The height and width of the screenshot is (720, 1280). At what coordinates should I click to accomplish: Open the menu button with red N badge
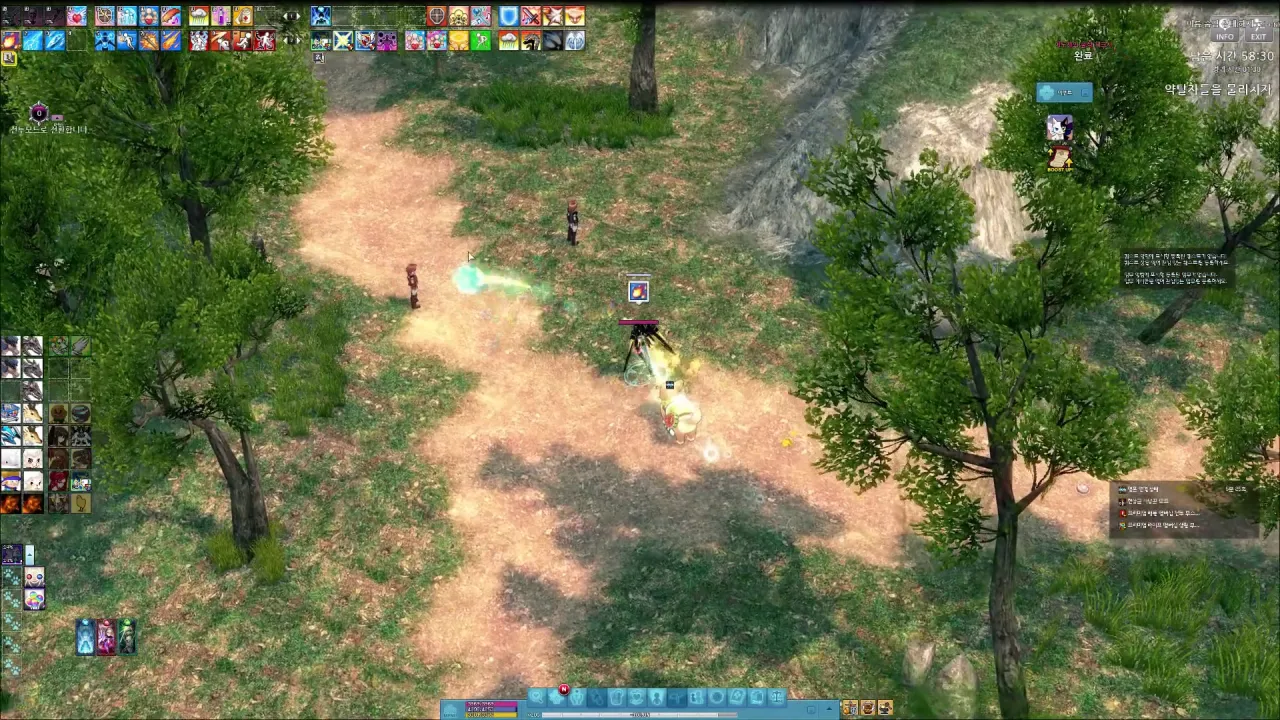pyautogui.click(x=557, y=697)
